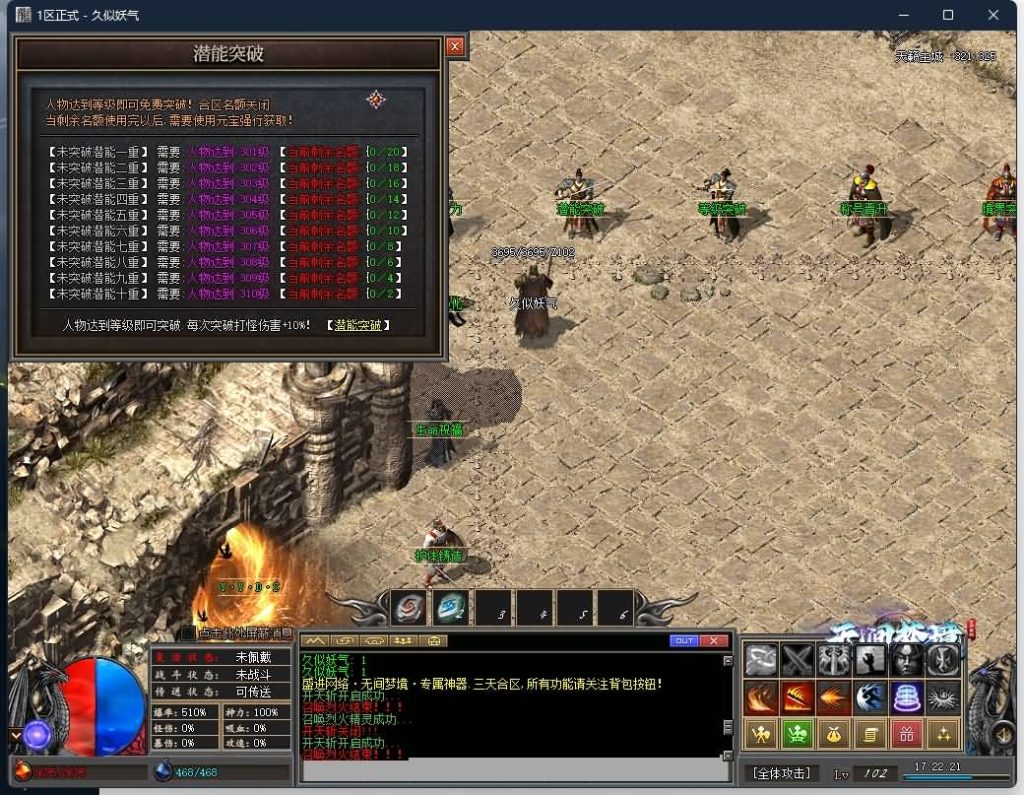Click in the chat input box
The width and height of the screenshot is (1024, 795).
510,770
